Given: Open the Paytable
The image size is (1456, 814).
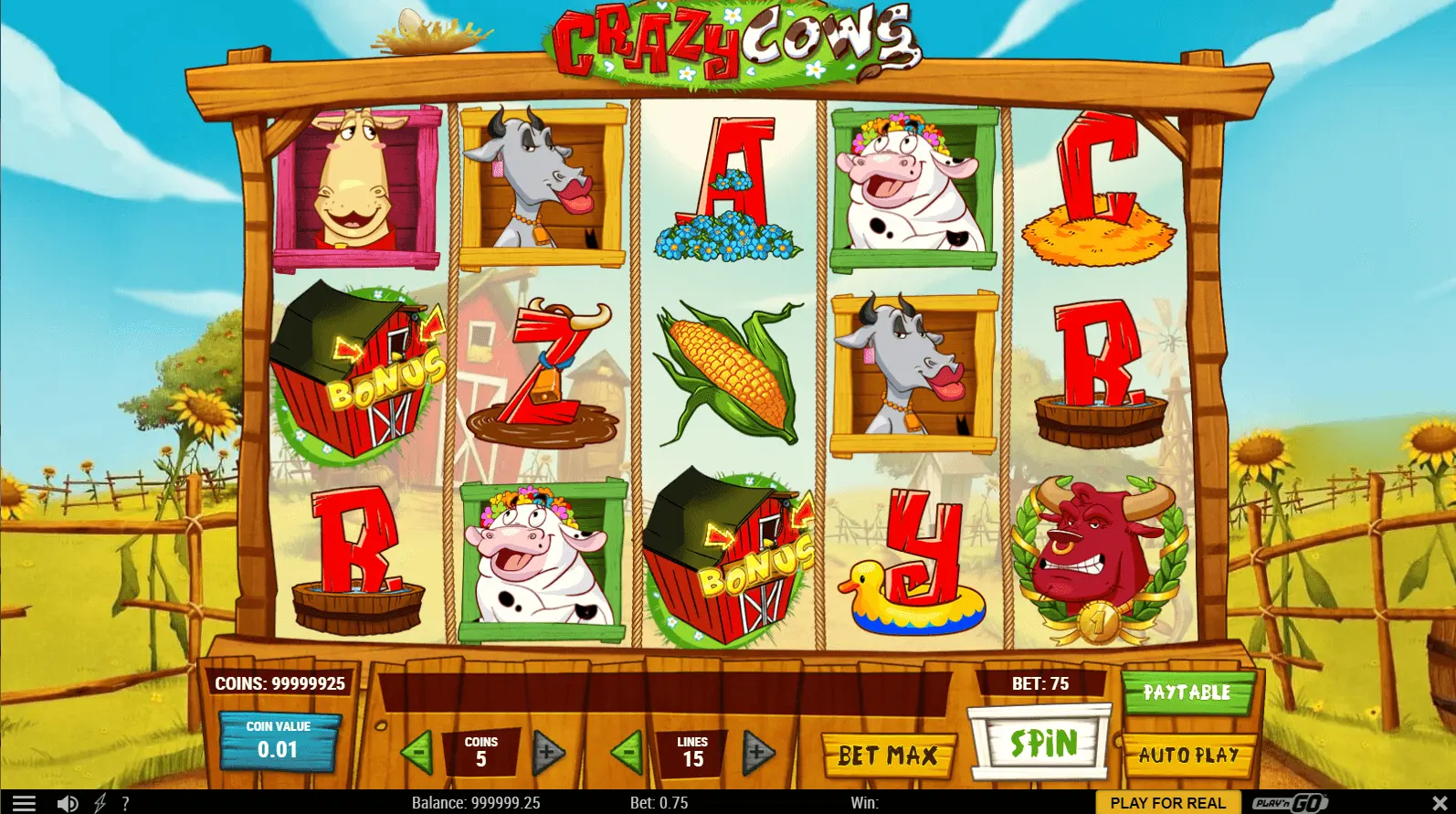Looking at the screenshot, I should point(1187,692).
